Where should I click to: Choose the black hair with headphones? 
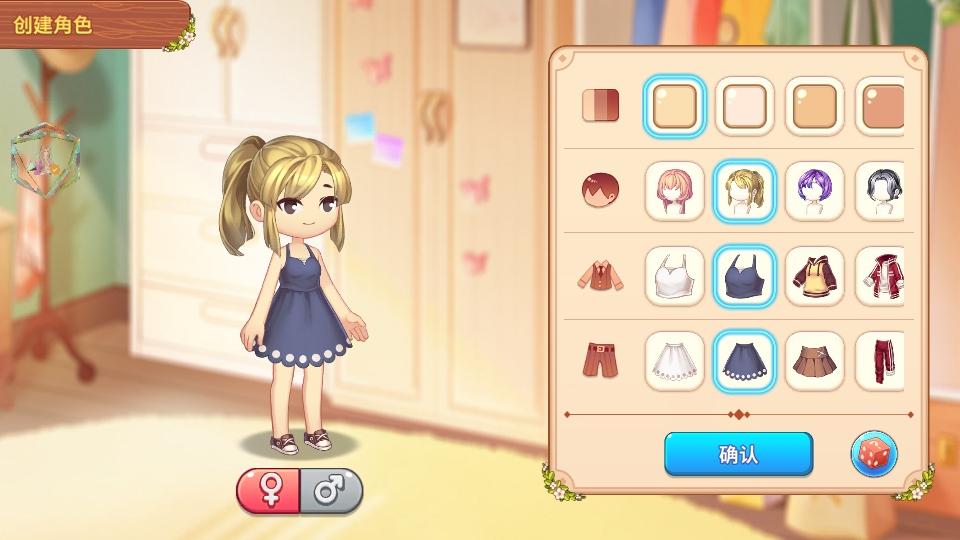pos(880,191)
